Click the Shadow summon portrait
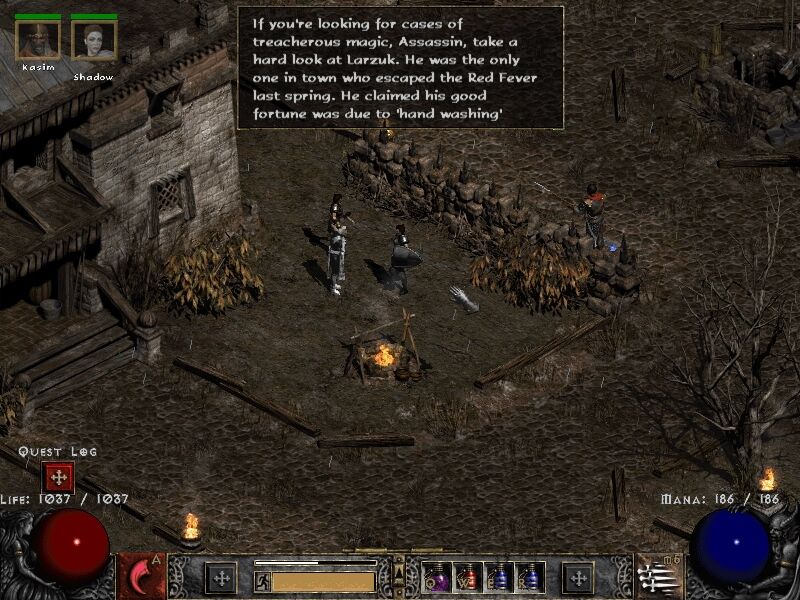This screenshot has height=600, width=800. pyautogui.click(x=93, y=40)
